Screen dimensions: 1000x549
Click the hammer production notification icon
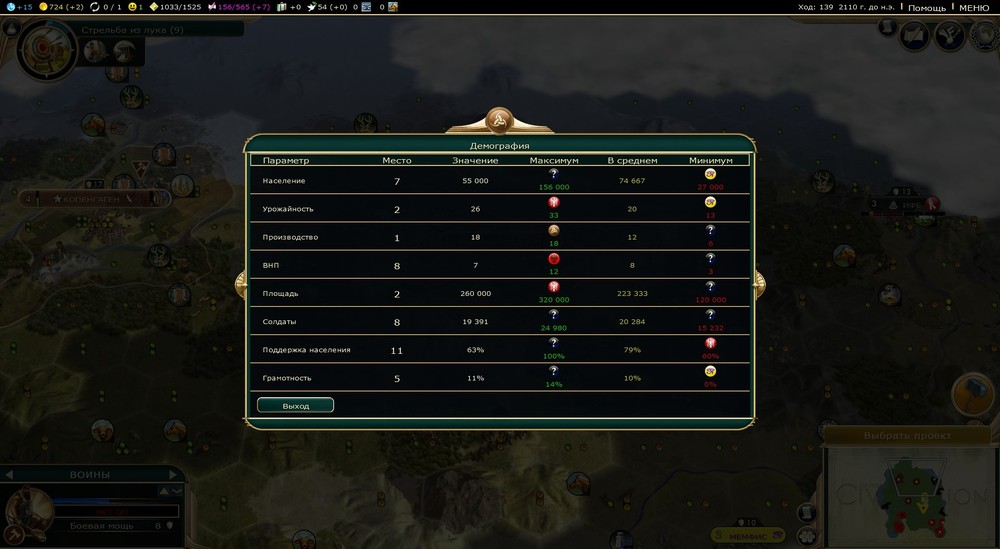pos(975,394)
